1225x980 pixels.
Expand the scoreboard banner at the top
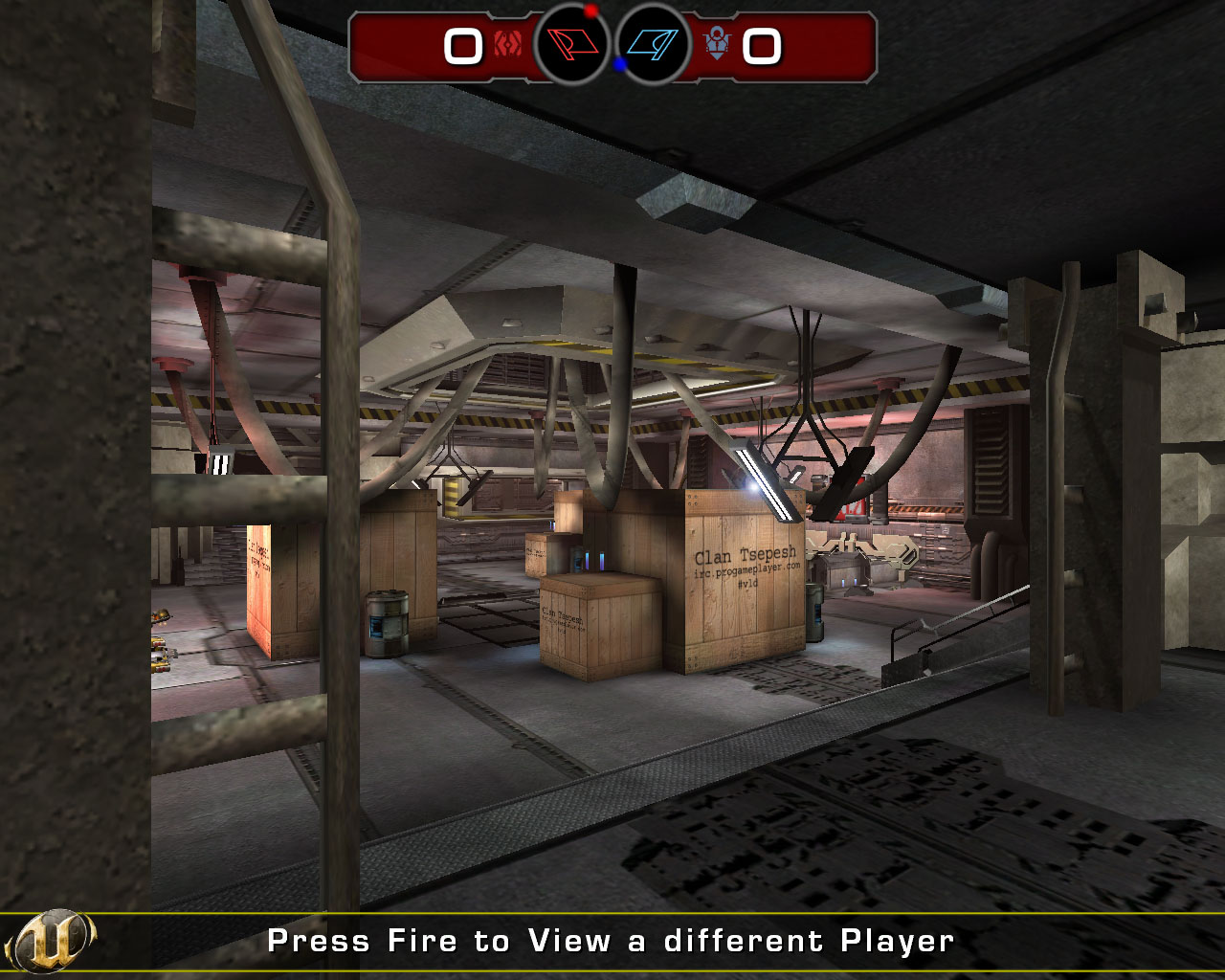(x=612, y=43)
